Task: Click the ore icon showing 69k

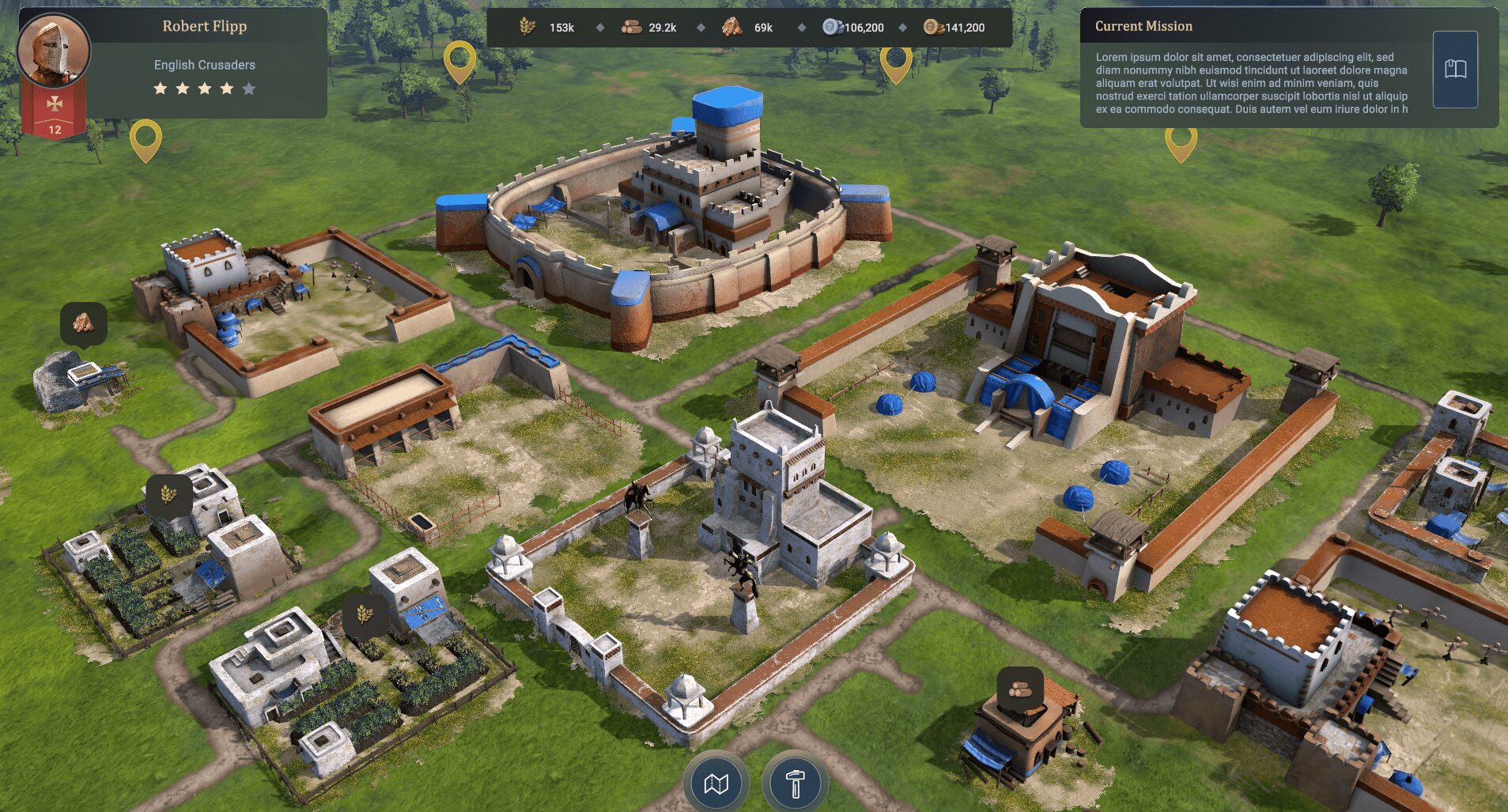Action: [x=731, y=26]
